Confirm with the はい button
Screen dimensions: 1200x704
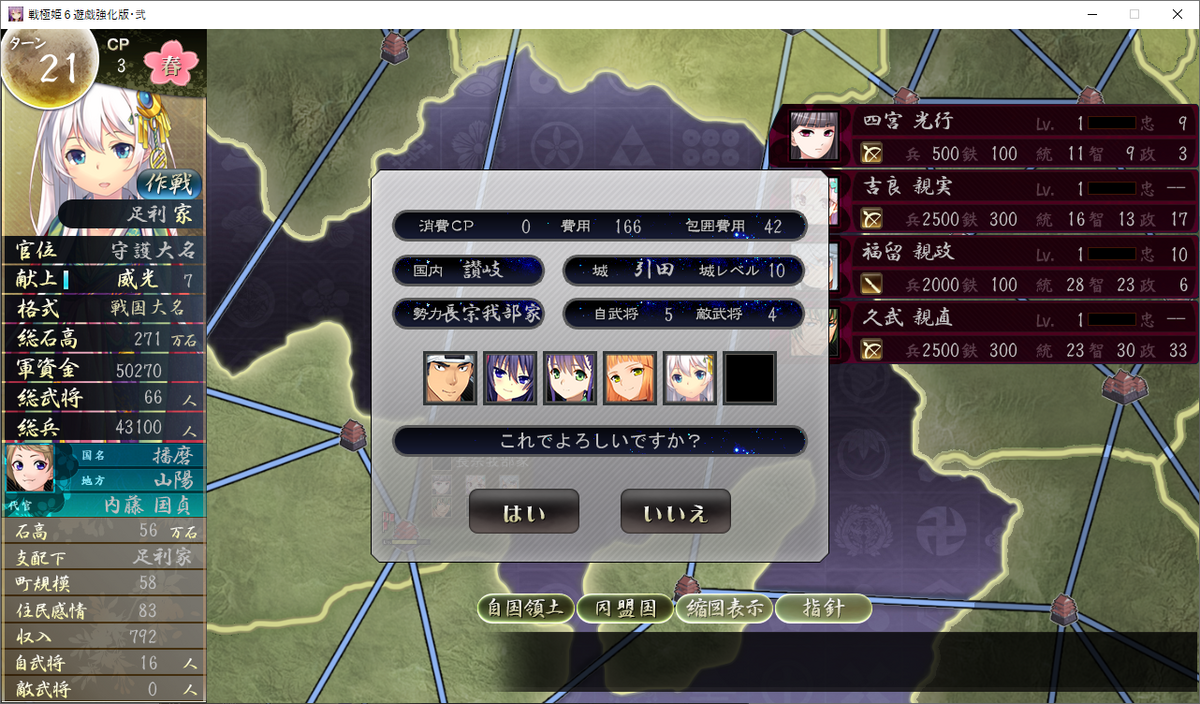coord(524,512)
